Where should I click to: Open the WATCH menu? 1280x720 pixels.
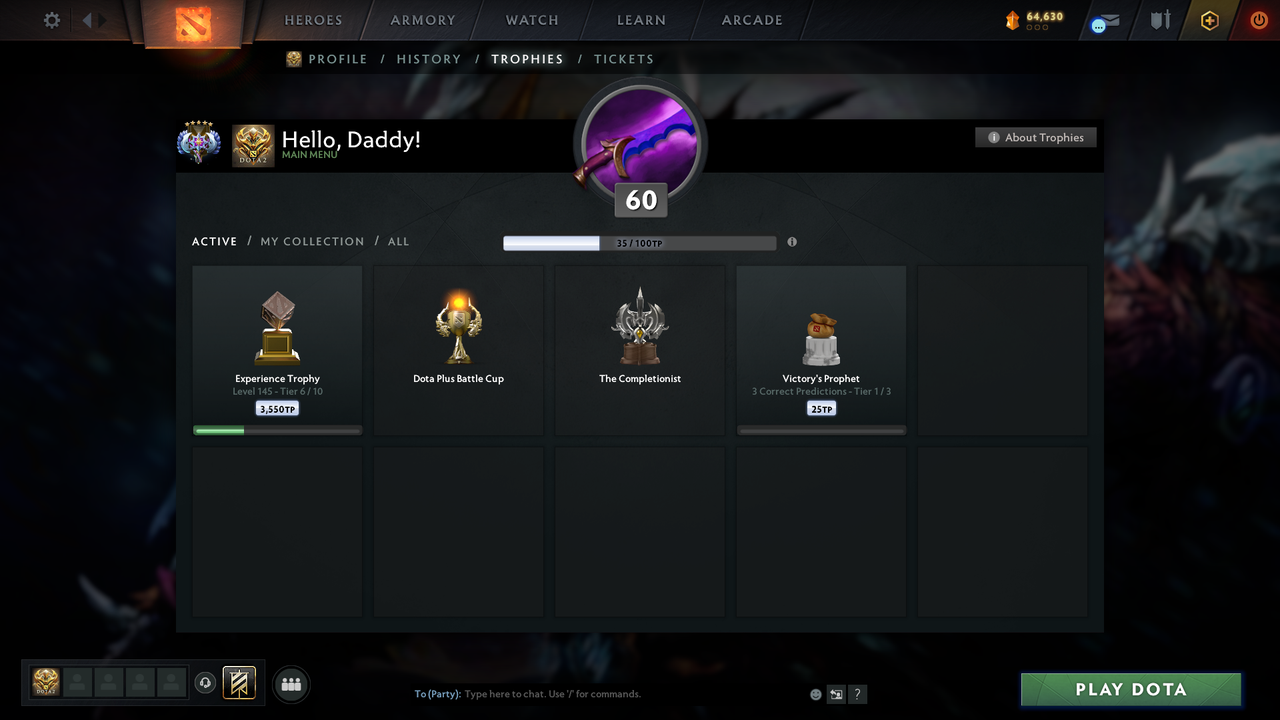pyautogui.click(x=531, y=20)
